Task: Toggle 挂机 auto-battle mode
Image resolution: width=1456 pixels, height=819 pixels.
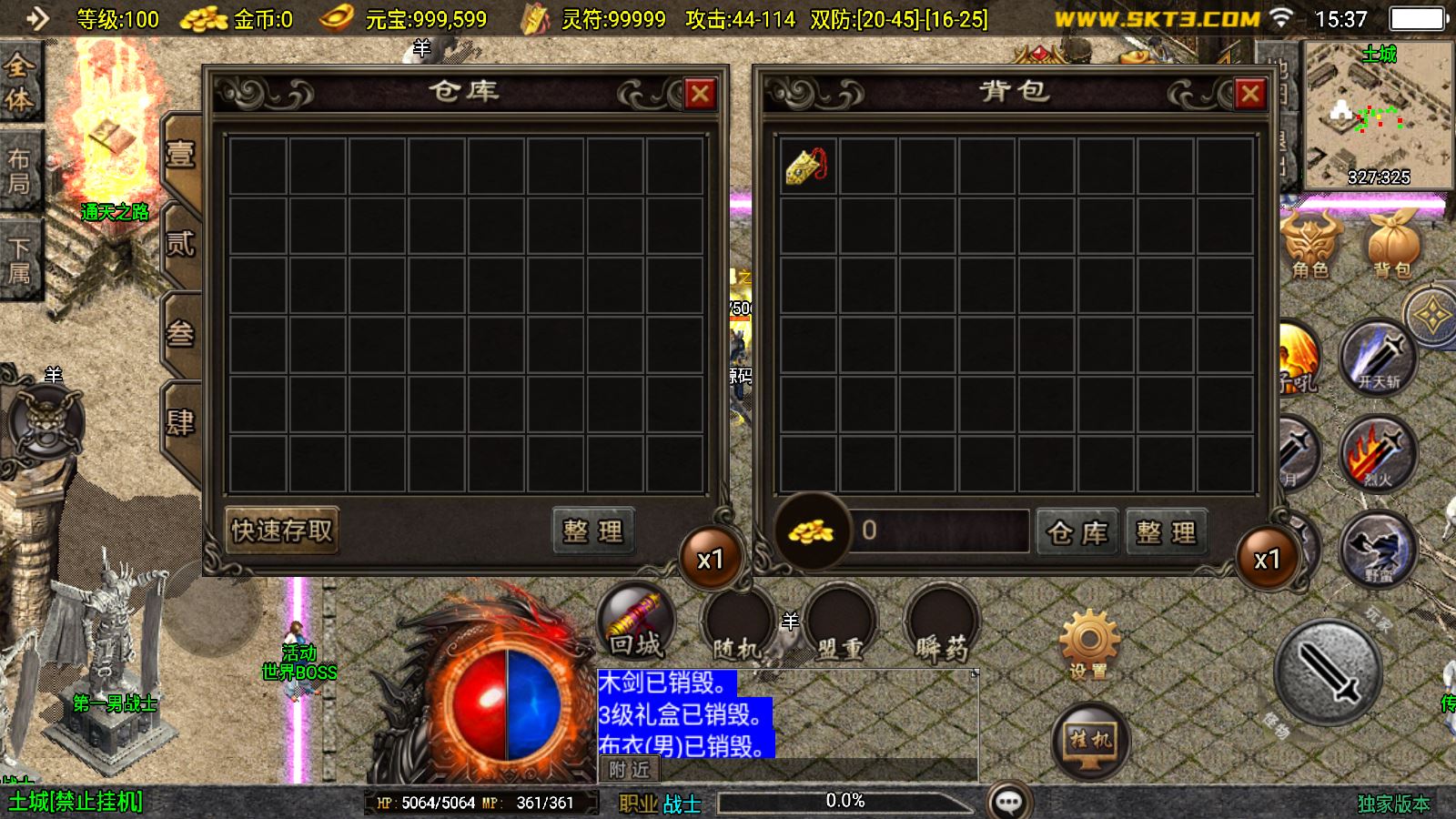Action: pos(1090,741)
